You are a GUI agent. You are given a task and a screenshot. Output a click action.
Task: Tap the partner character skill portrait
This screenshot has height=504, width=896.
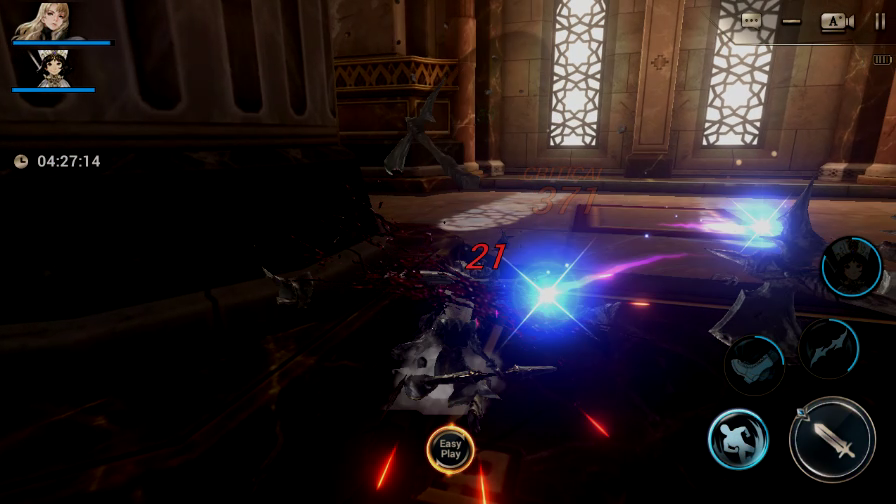click(851, 267)
